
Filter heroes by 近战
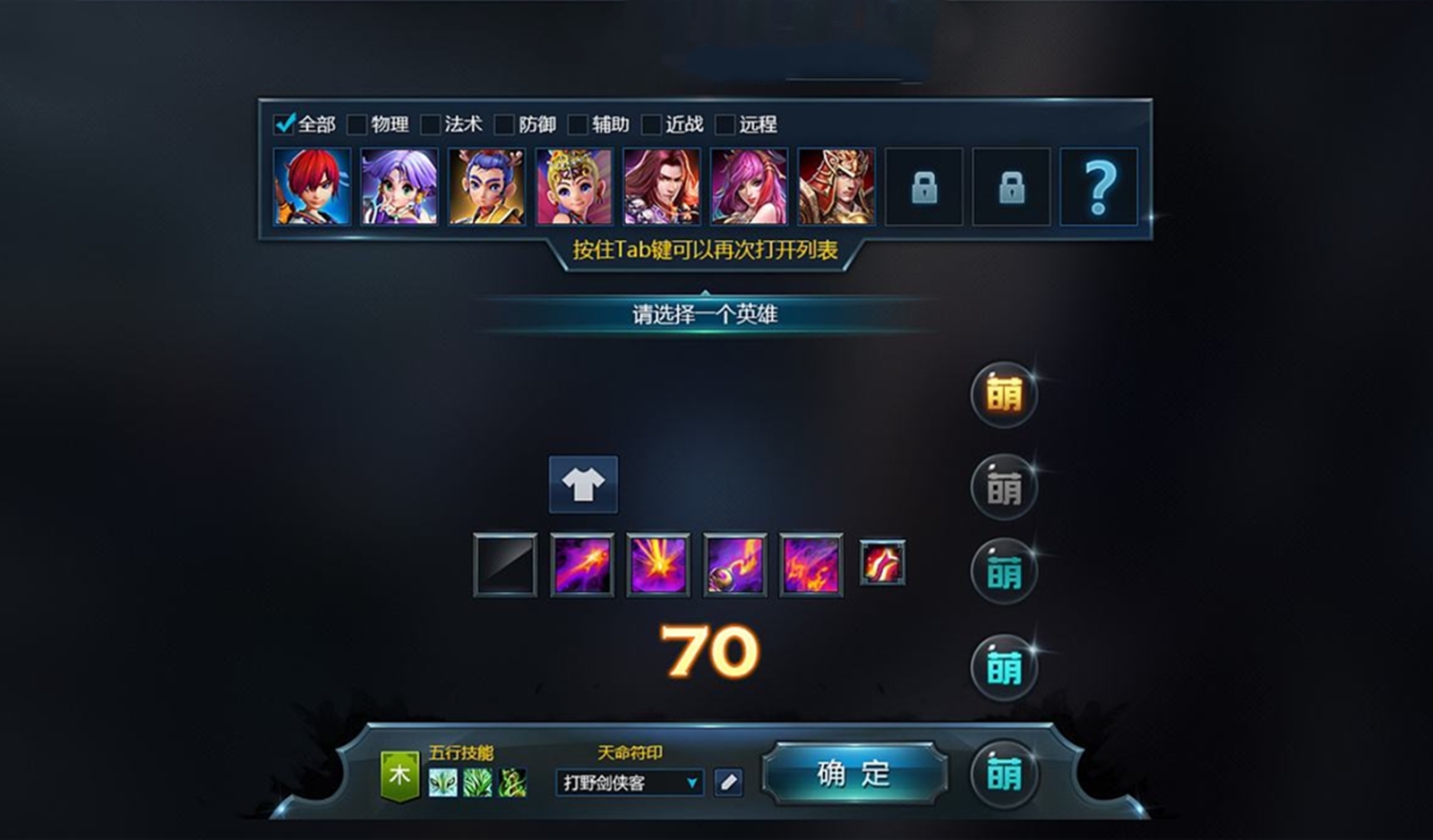651,124
